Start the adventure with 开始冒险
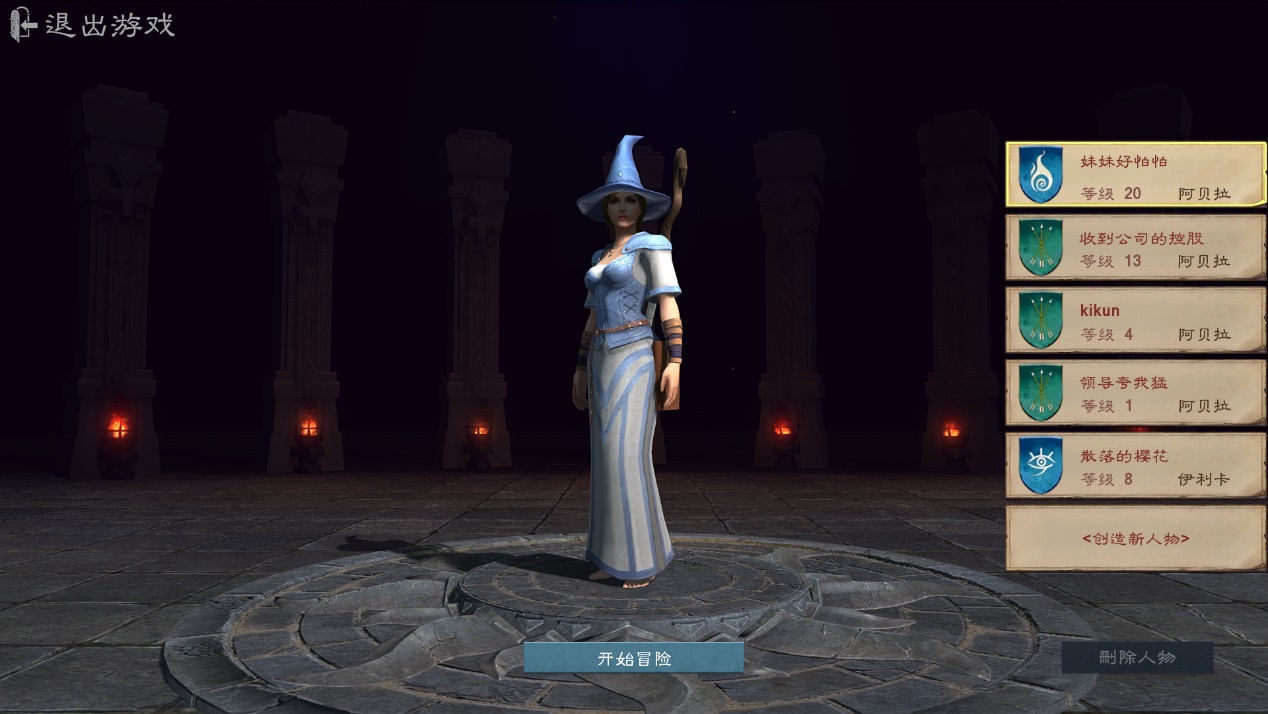The height and width of the screenshot is (714, 1268). pyautogui.click(x=634, y=658)
